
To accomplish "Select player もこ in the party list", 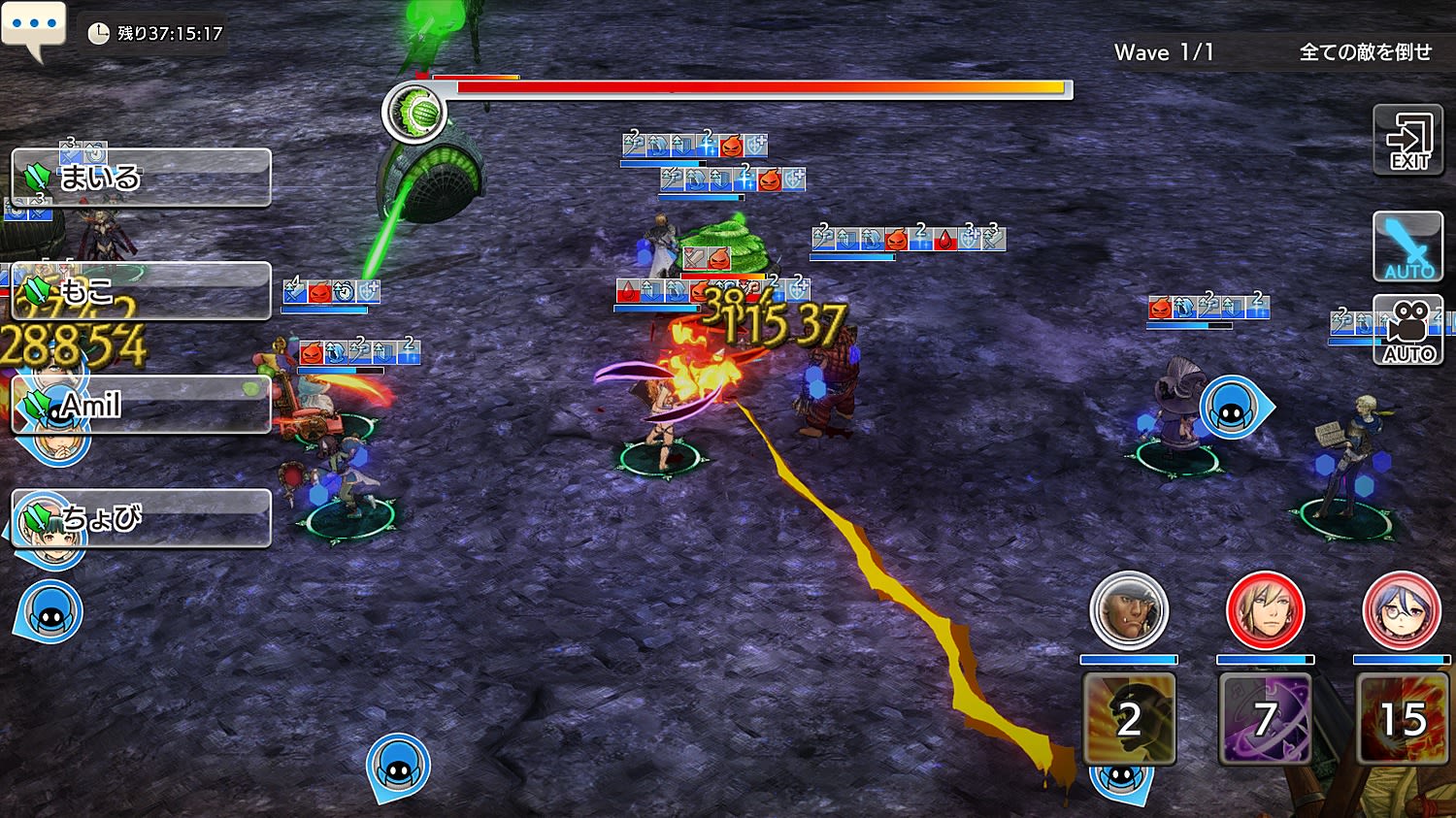I will tap(141, 290).
